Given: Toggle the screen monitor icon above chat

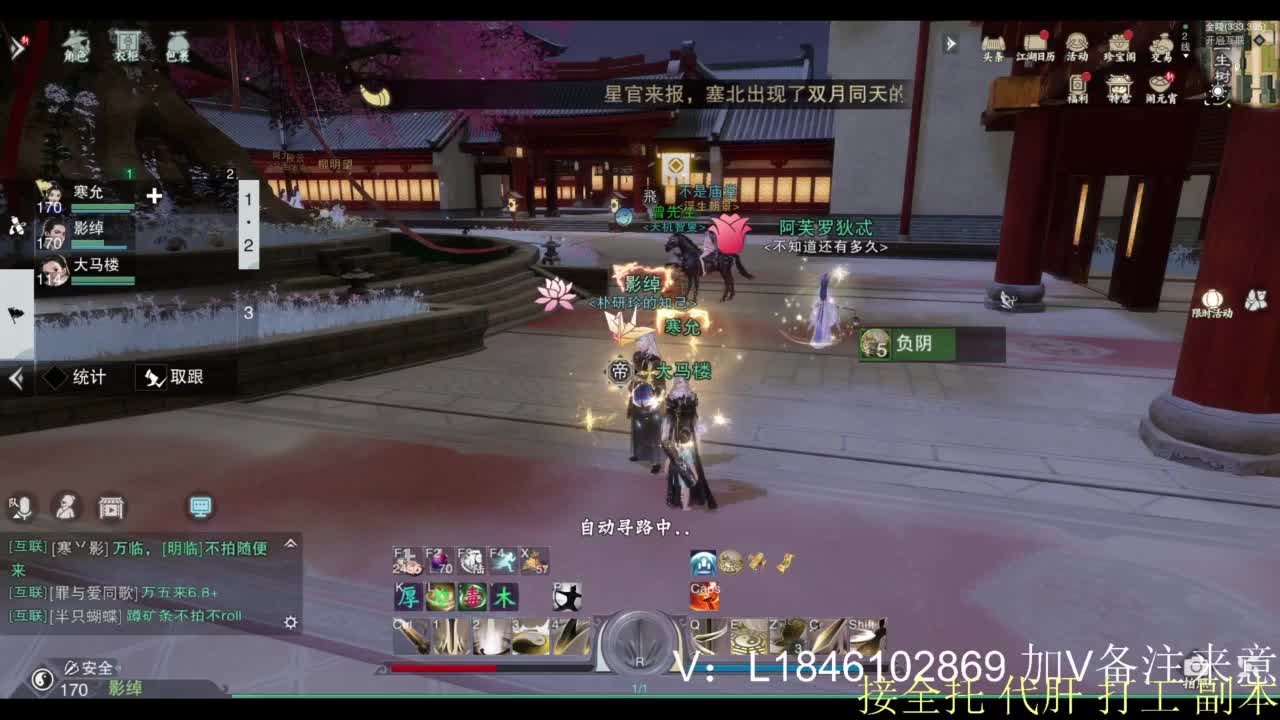Looking at the screenshot, I should [200, 508].
